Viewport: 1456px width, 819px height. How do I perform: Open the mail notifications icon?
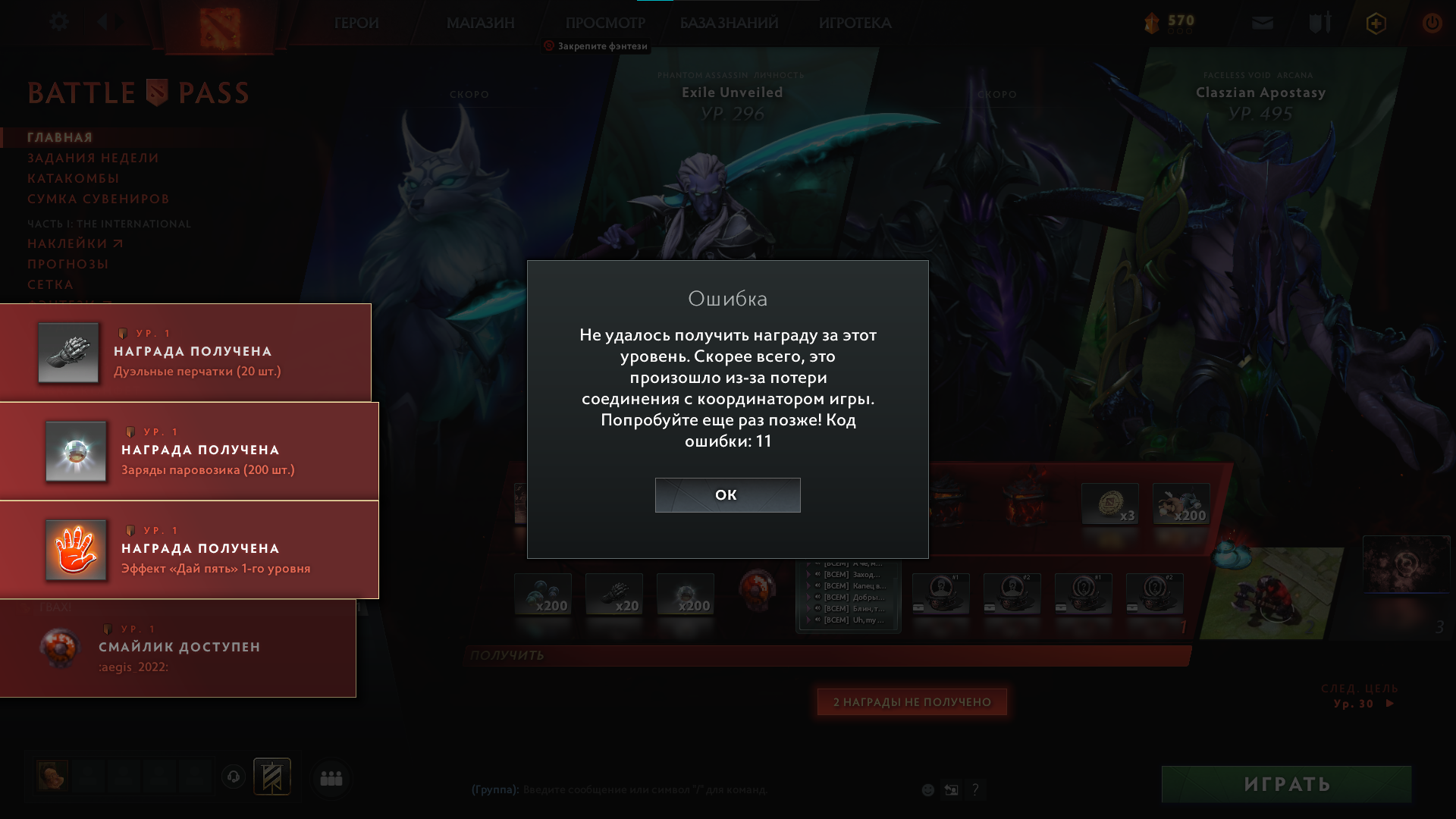(x=1261, y=23)
